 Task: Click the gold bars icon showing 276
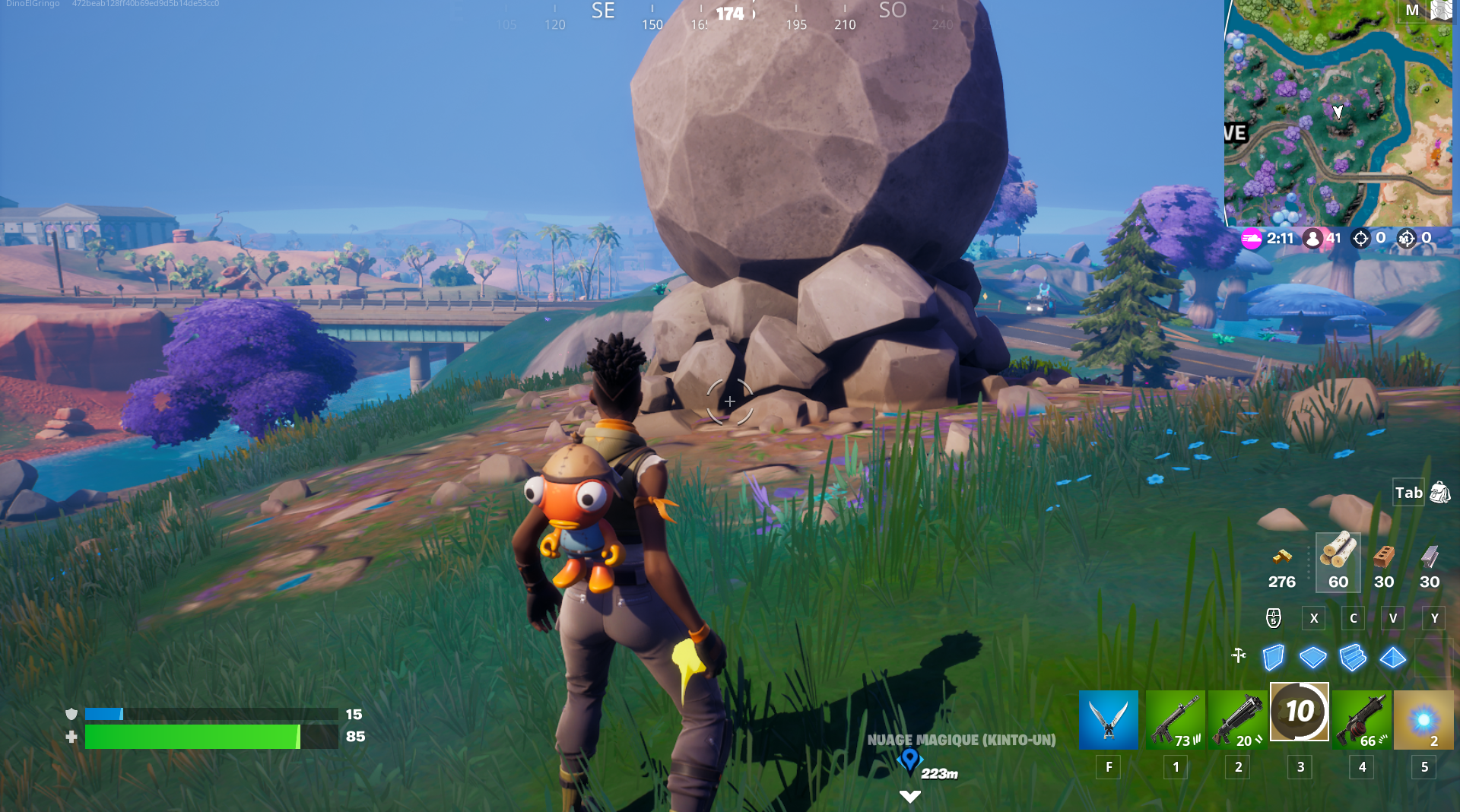[x=1281, y=563]
